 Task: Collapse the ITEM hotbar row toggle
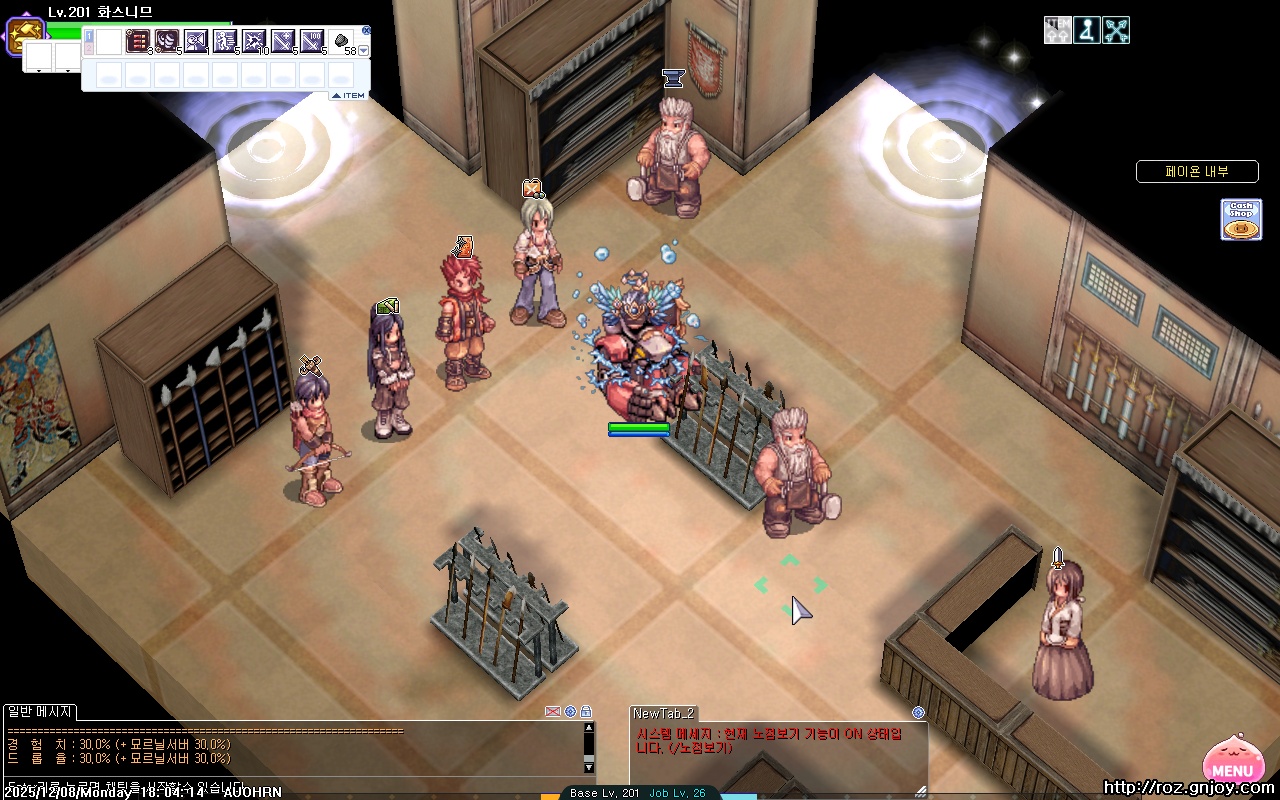tap(349, 95)
